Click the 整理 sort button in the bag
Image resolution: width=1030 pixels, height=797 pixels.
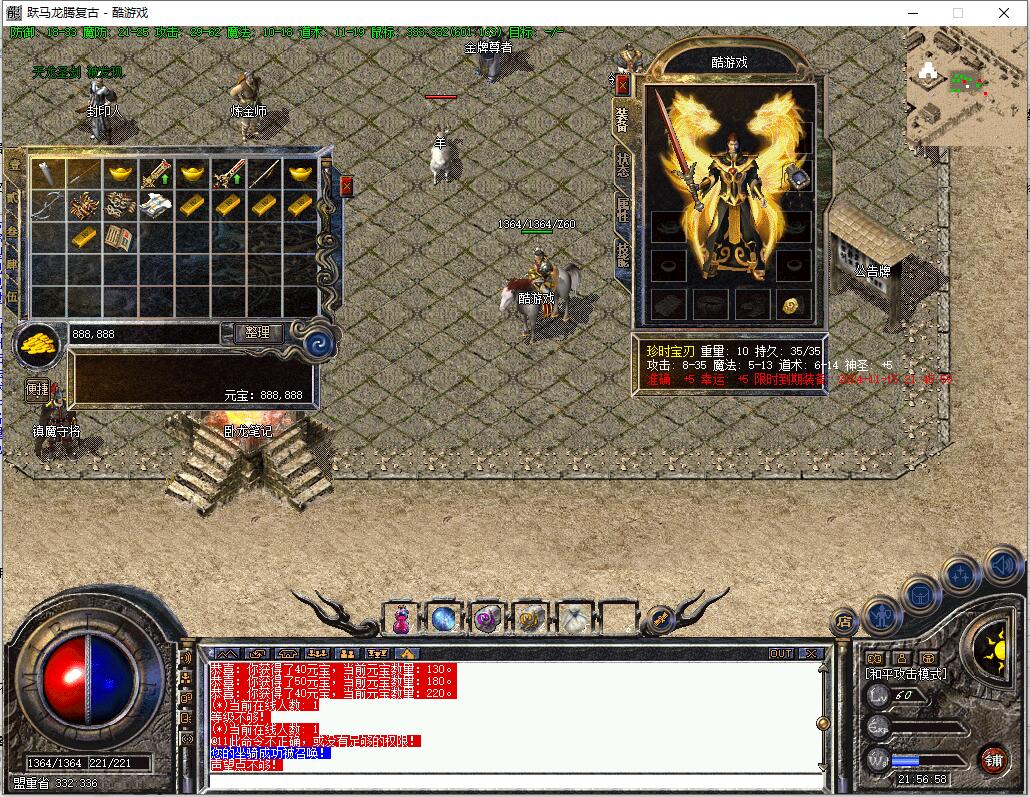258,333
